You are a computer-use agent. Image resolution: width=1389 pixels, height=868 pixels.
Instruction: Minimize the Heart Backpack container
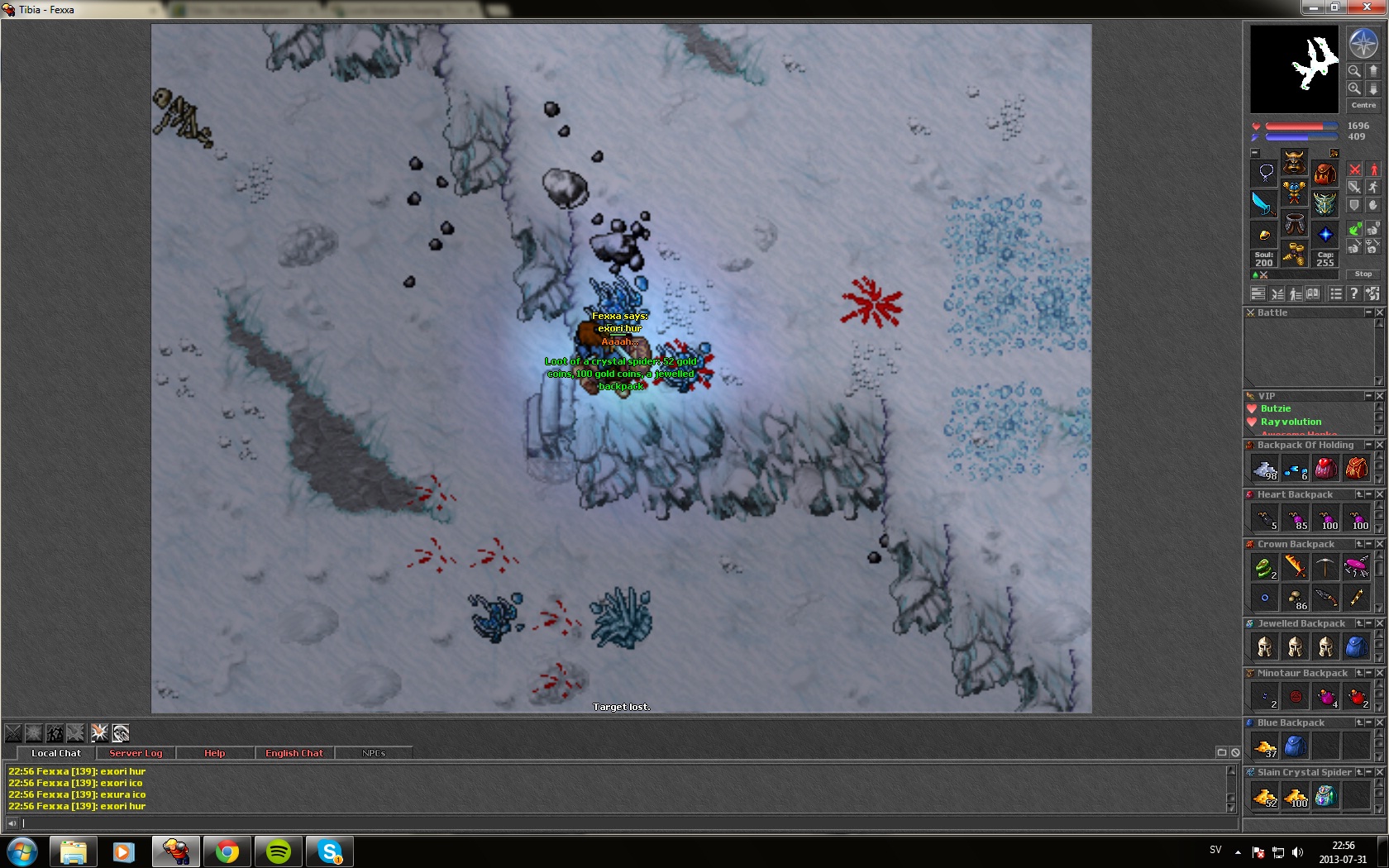(1369, 494)
